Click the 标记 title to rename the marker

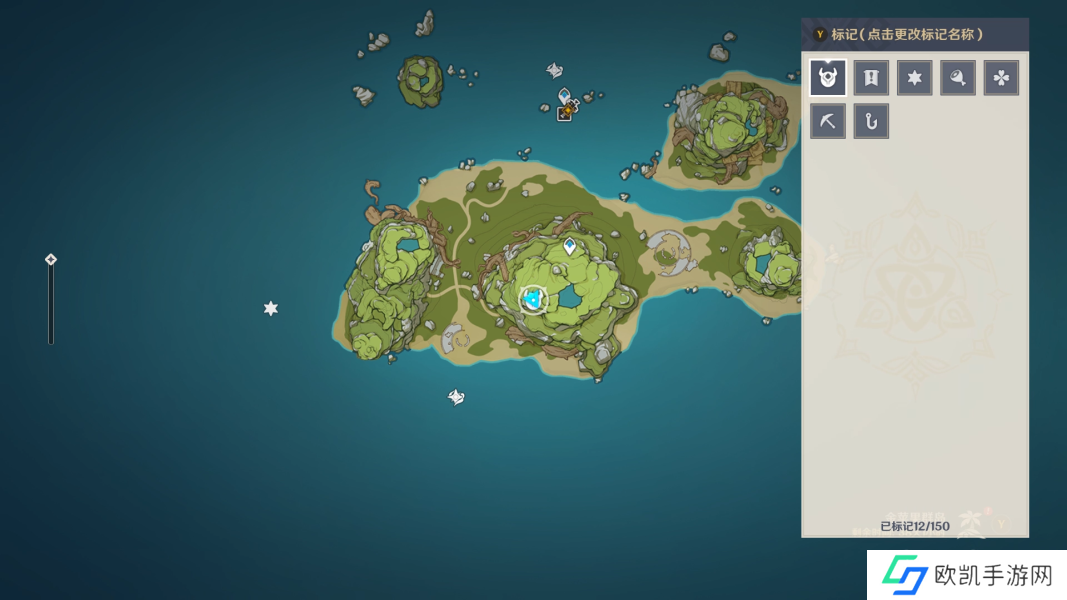pos(907,34)
